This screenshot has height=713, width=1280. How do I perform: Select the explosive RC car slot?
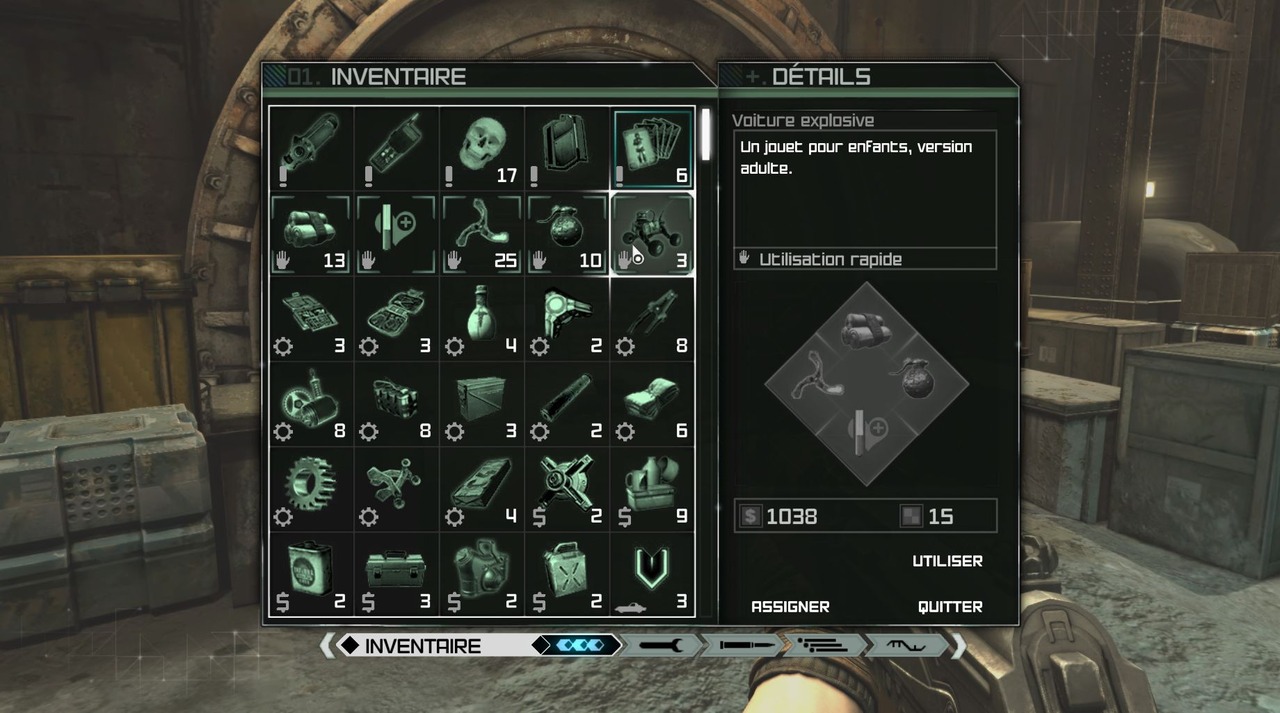pos(653,234)
